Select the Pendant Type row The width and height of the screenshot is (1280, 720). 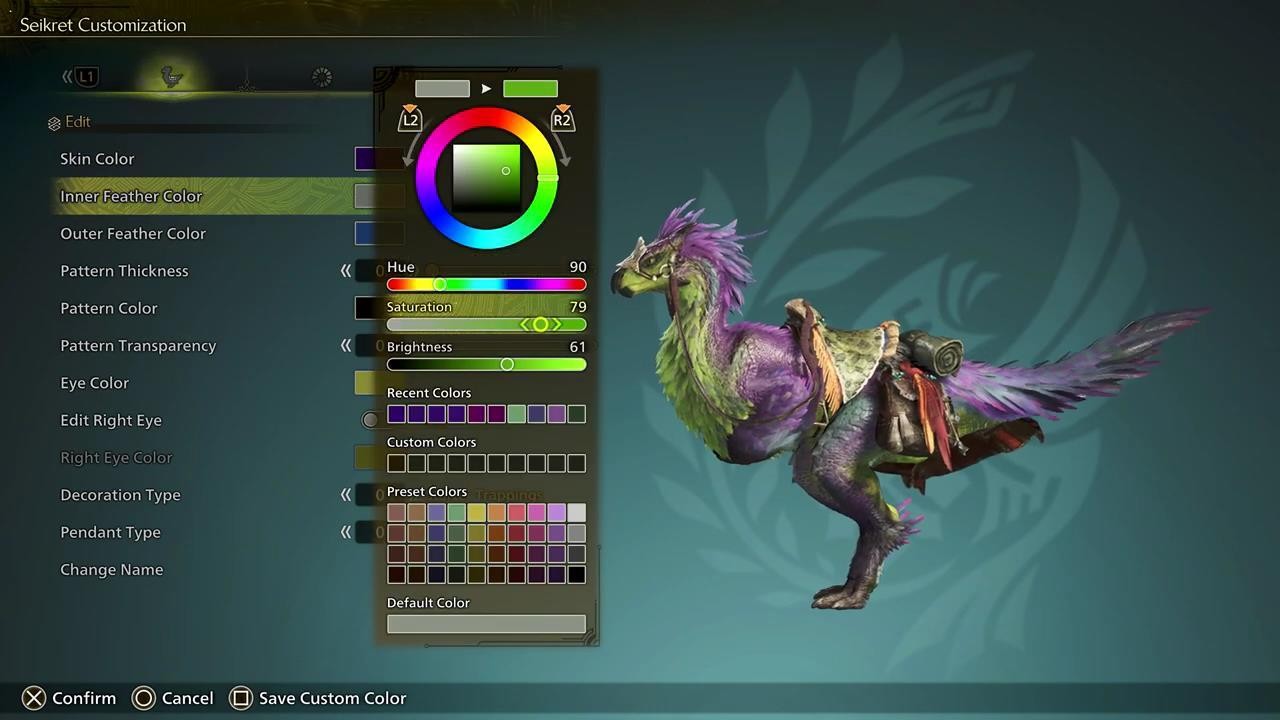coord(110,532)
